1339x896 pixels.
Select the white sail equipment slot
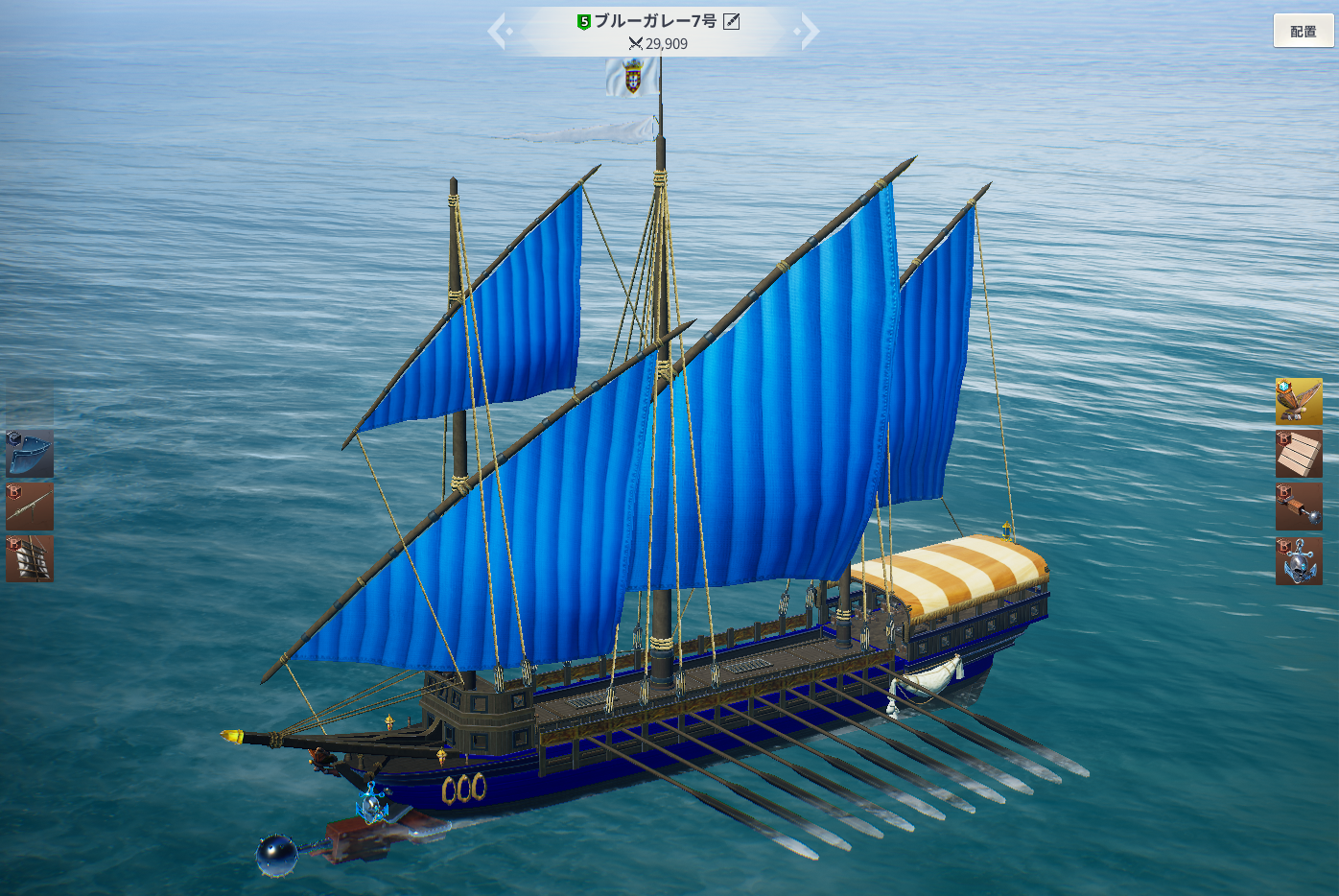click(x=30, y=558)
